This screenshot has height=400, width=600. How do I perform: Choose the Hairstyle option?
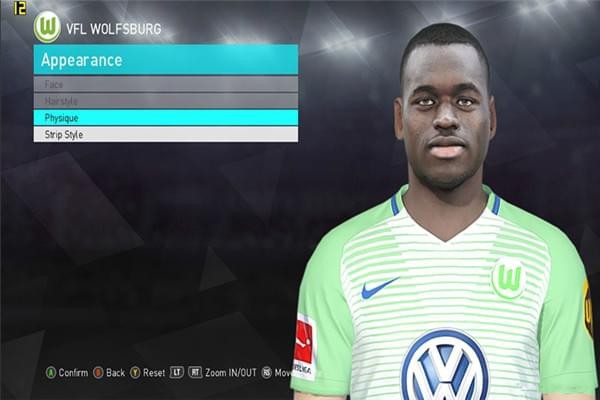pos(165,101)
